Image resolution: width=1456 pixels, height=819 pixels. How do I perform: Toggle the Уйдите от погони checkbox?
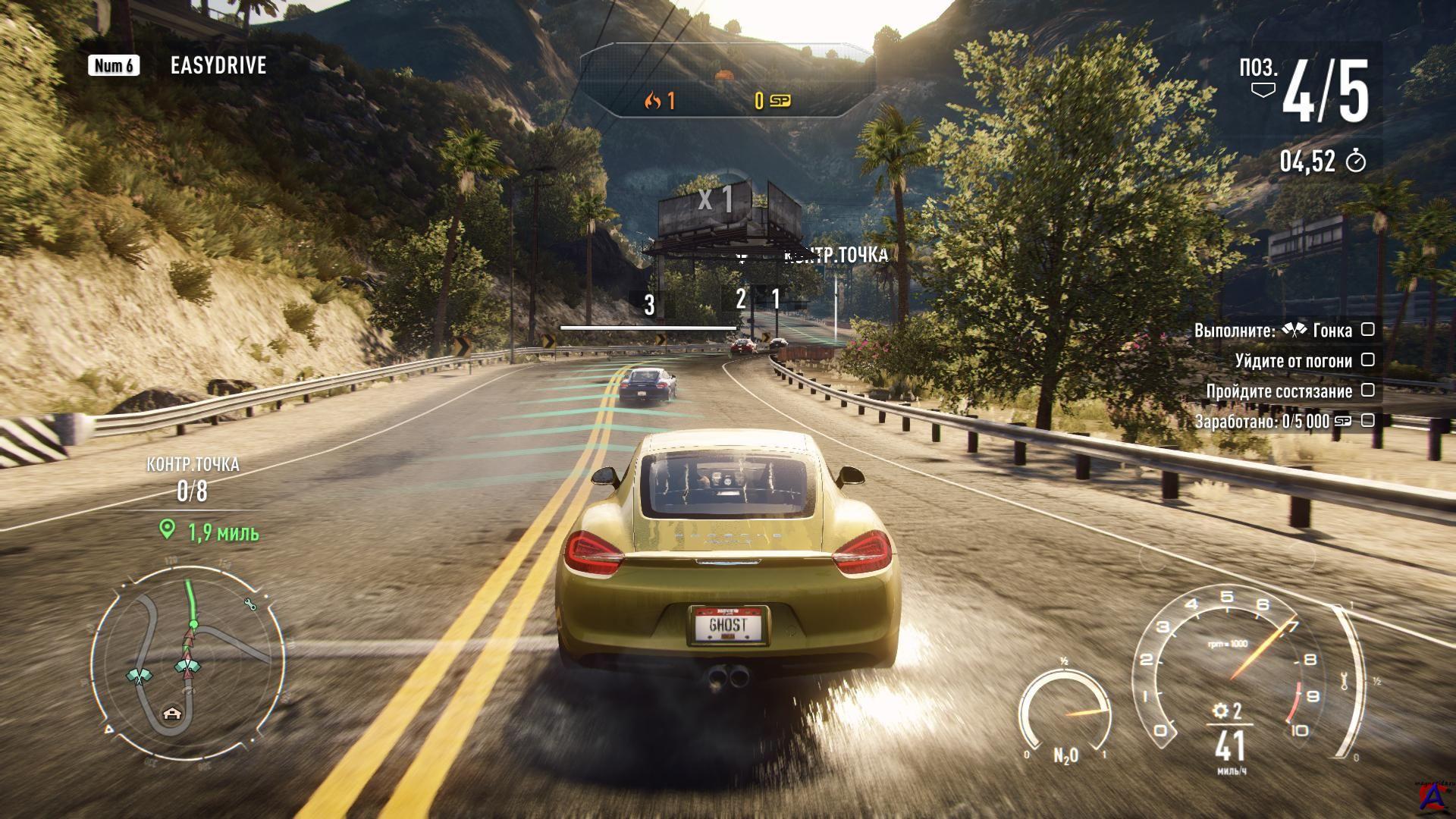pos(1367,360)
